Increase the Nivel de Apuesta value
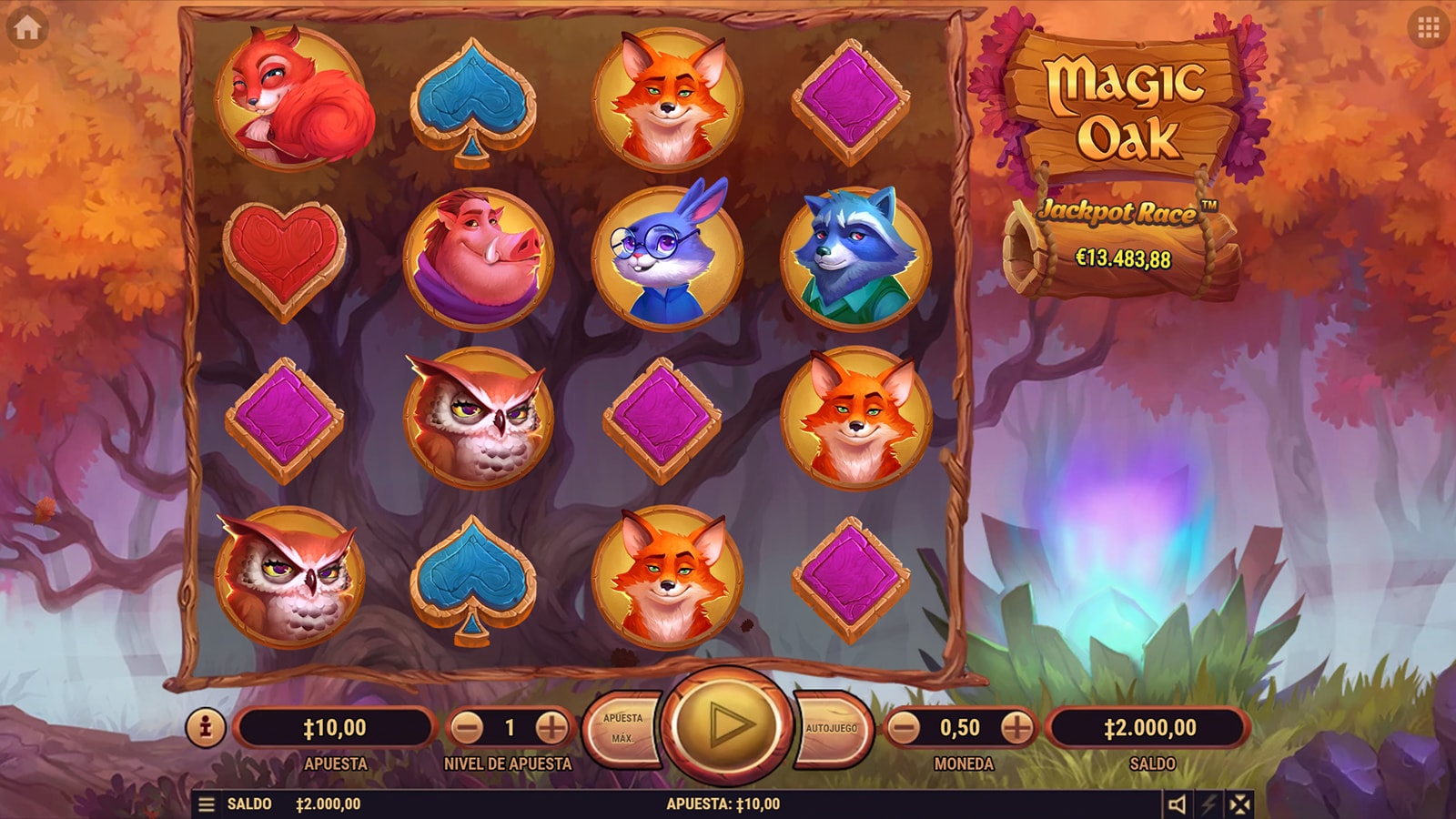This screenshot has width=1456, height=819. pyautogui.click(x=551, y=728)
